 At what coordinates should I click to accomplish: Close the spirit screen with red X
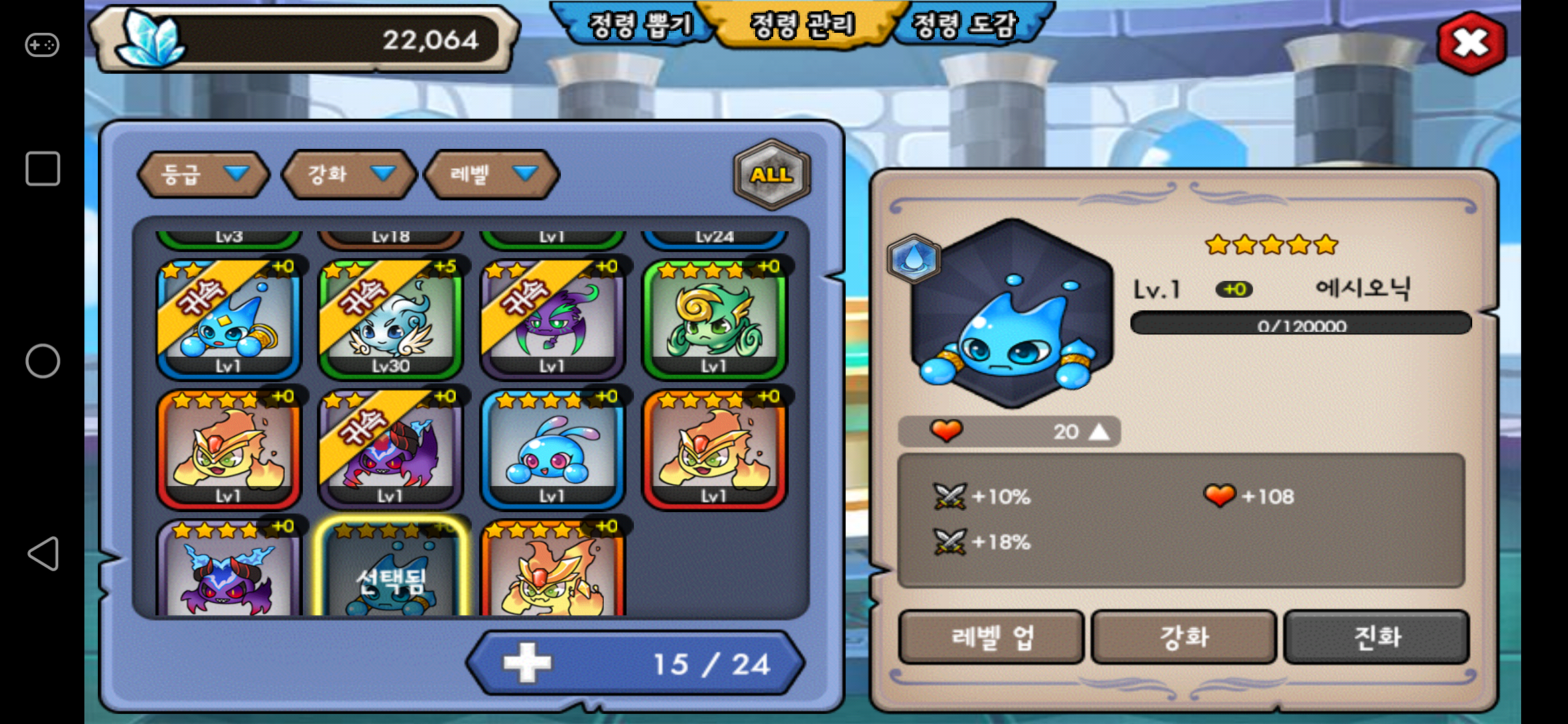[x=1471, y=43]
